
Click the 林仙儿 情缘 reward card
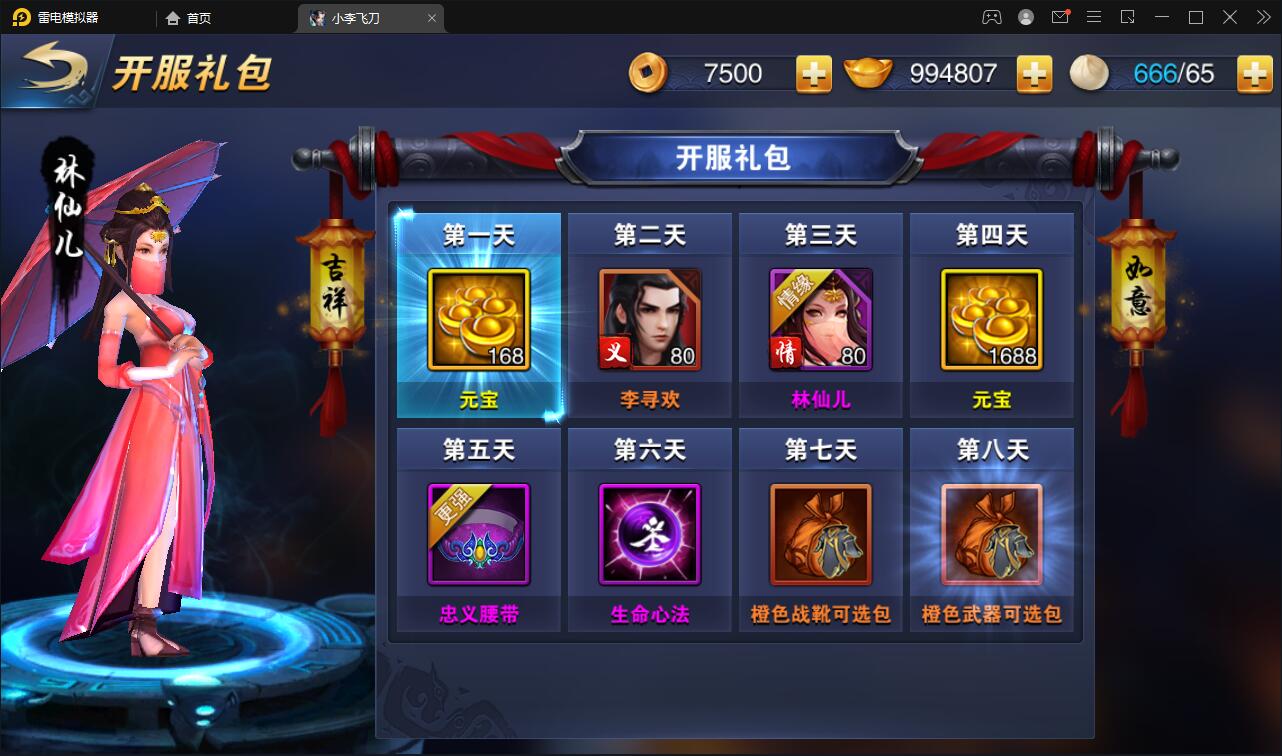tap(820, 318)
